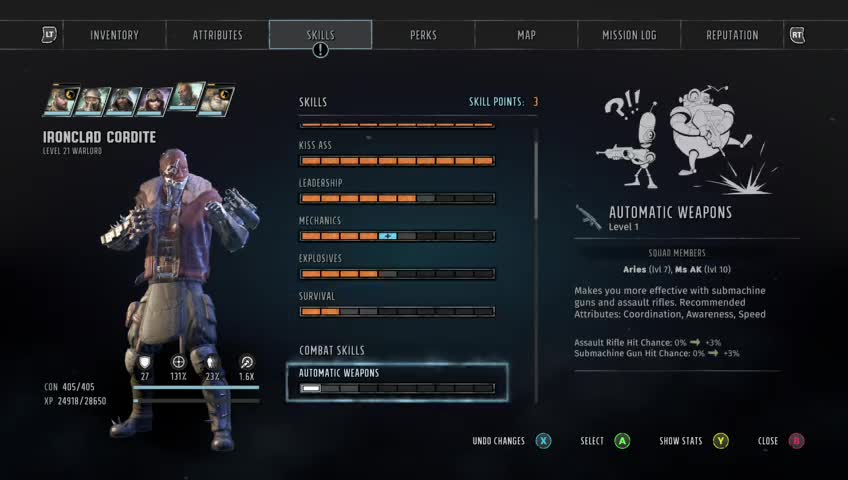Switch to the Attributes tab
This screenshot has height=480, width=848.
pyautogui.click(x=217, y=35)
